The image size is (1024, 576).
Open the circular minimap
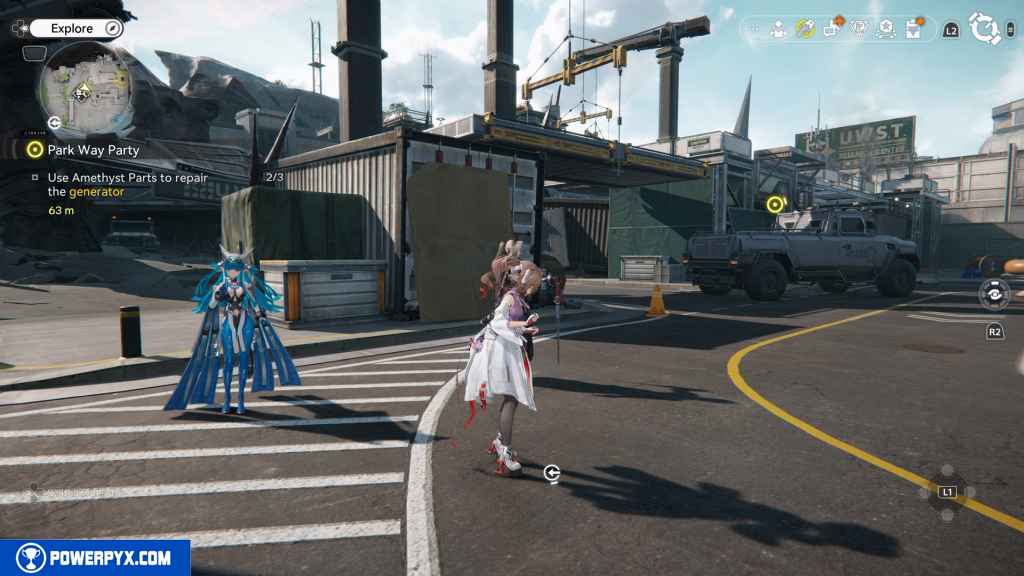point(84,88)
